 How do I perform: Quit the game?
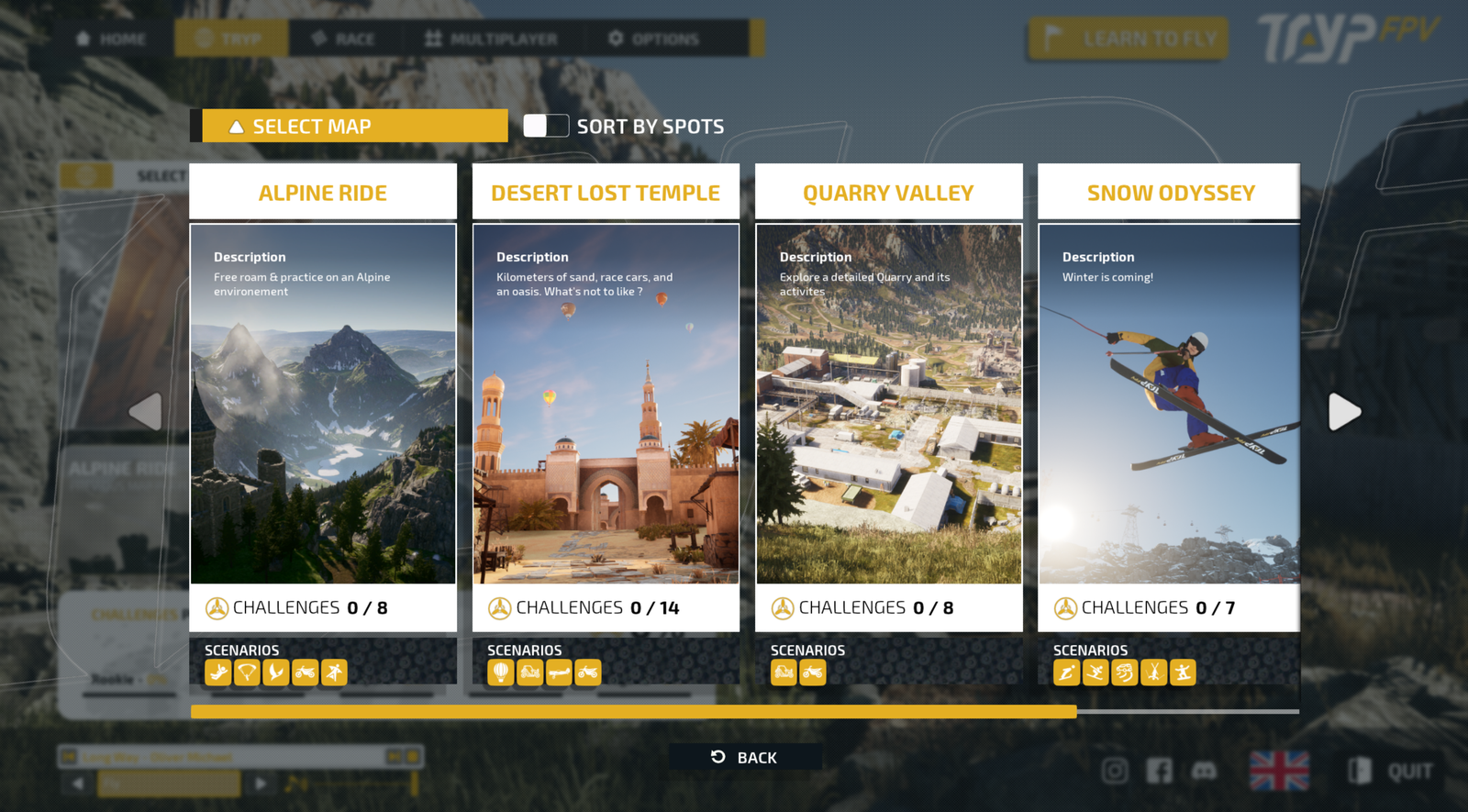coord(1392,771)
